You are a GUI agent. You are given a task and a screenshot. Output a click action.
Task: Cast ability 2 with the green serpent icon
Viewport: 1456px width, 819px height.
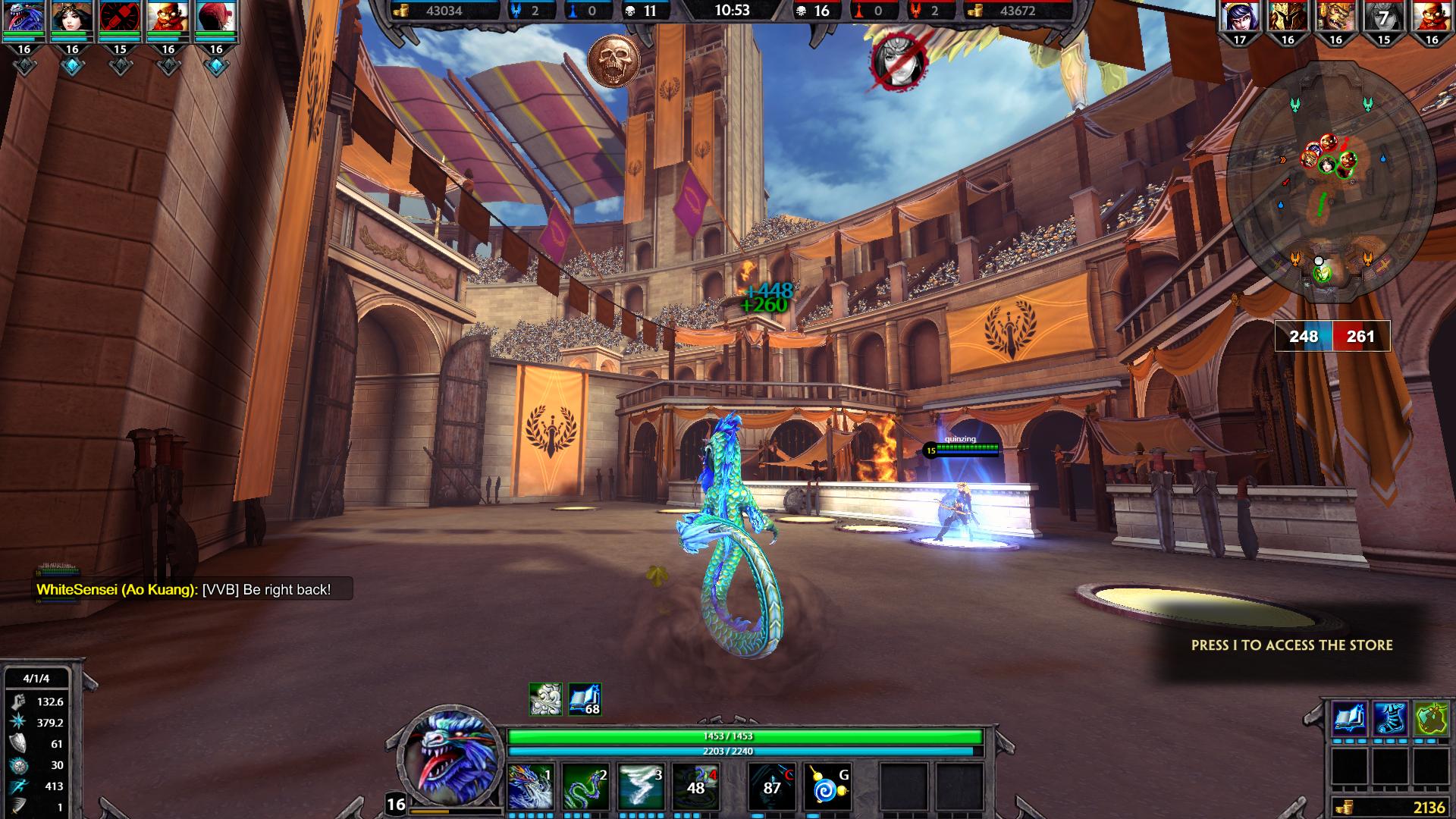tap(585, 787)
